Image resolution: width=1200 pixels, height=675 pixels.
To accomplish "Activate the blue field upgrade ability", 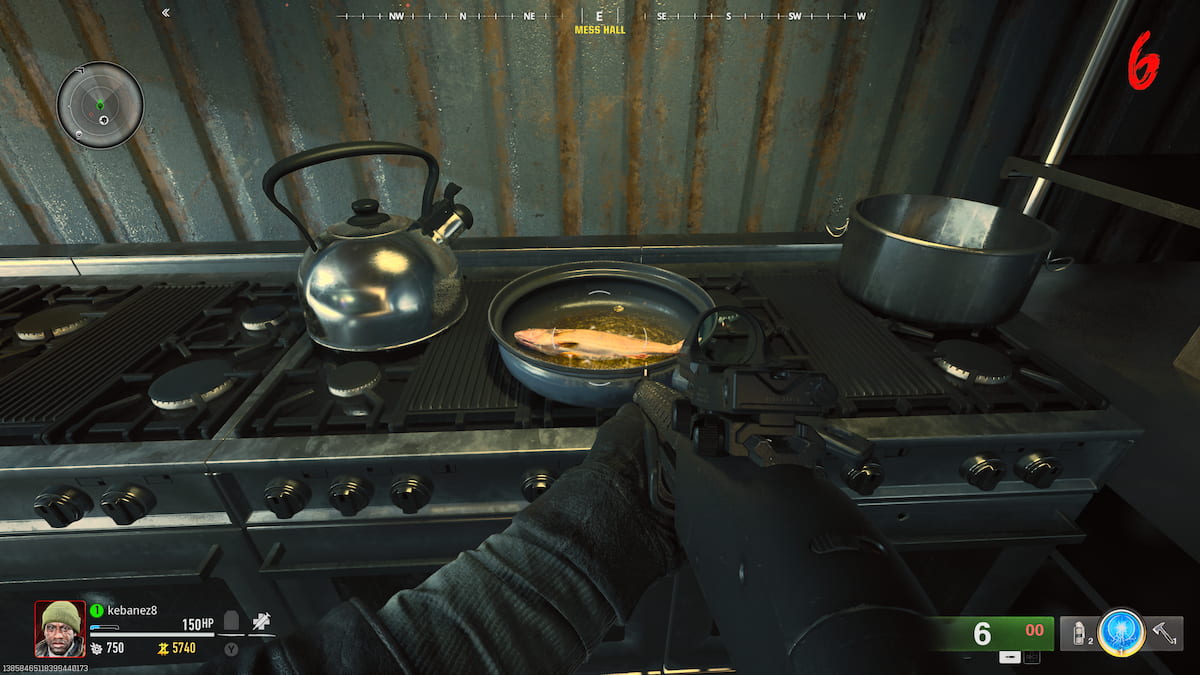I will point(1119,632).
